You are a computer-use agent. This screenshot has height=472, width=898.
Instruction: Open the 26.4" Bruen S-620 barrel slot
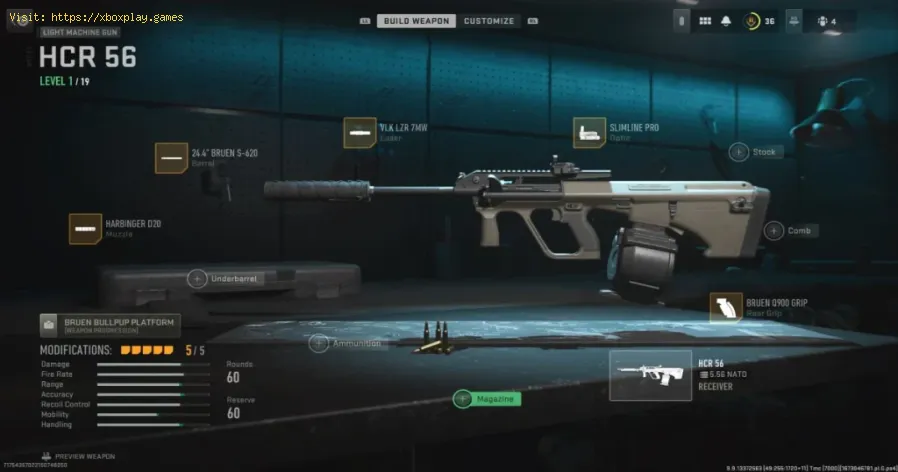(x=171, y=158)
